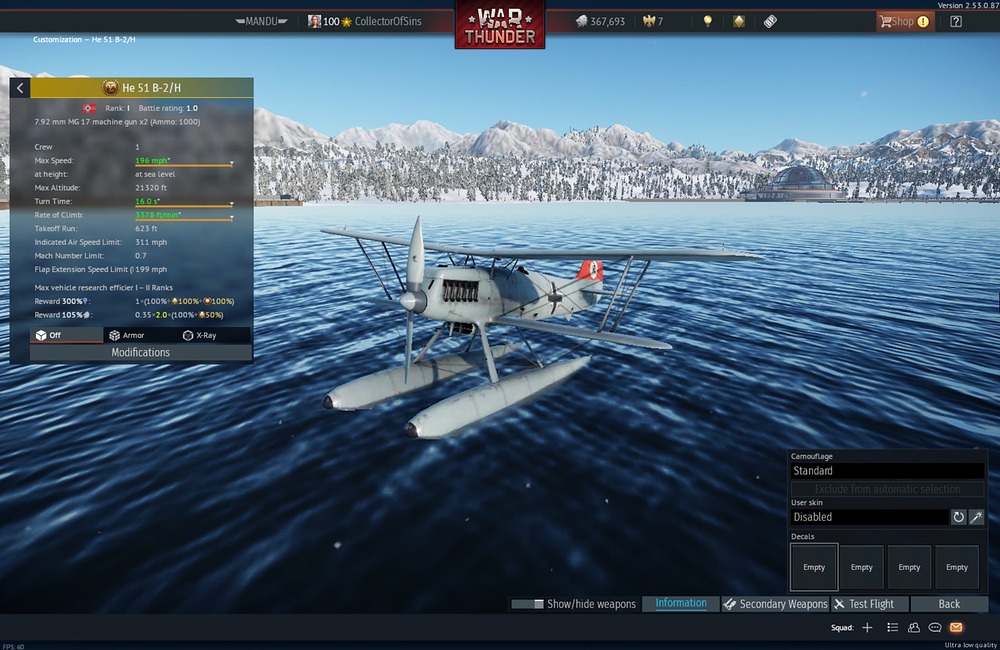
Task: Open the User skin dropdown
Action: 868,517
